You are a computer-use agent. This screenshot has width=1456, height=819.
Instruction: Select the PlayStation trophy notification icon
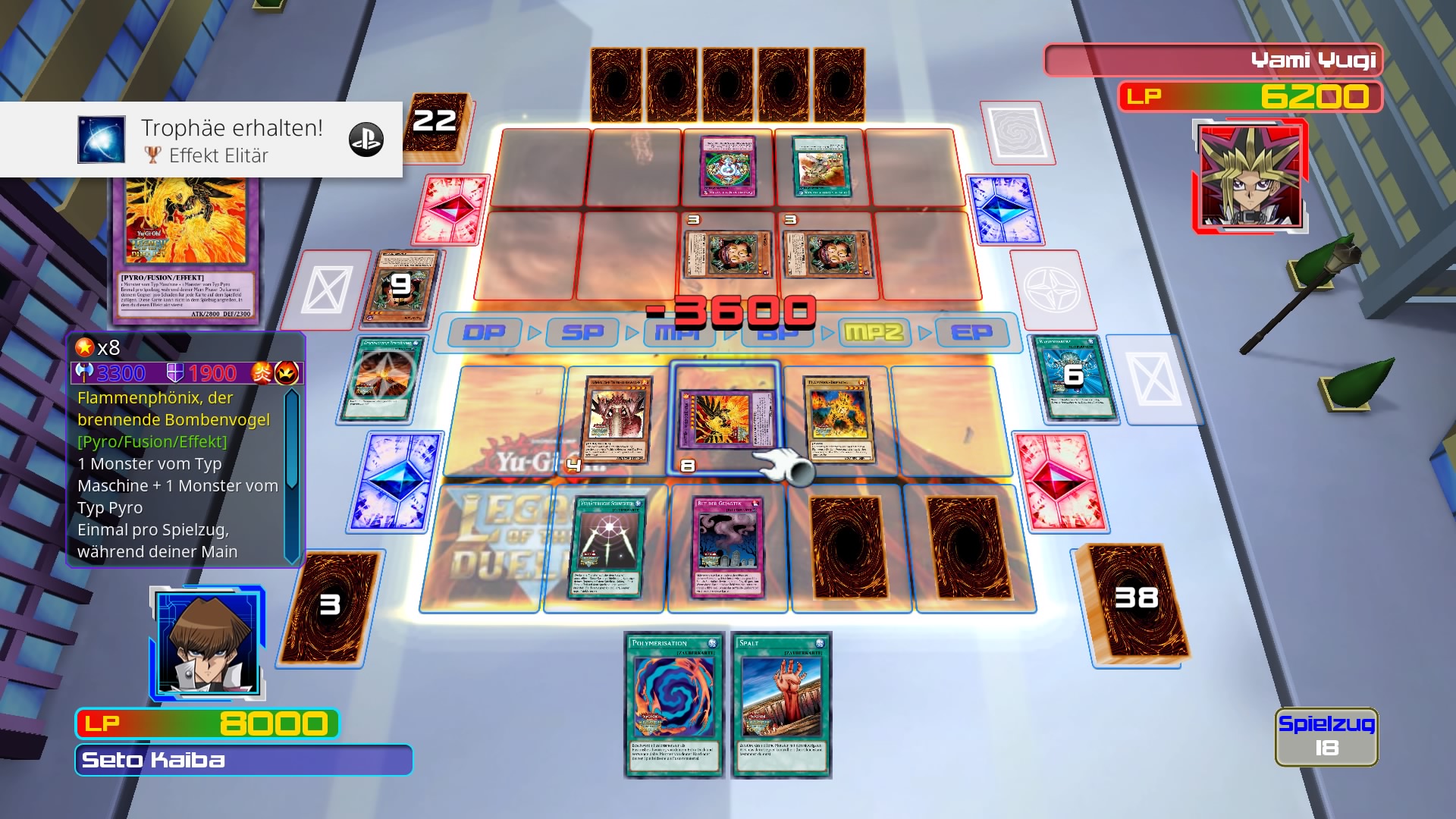pos(101,139)
